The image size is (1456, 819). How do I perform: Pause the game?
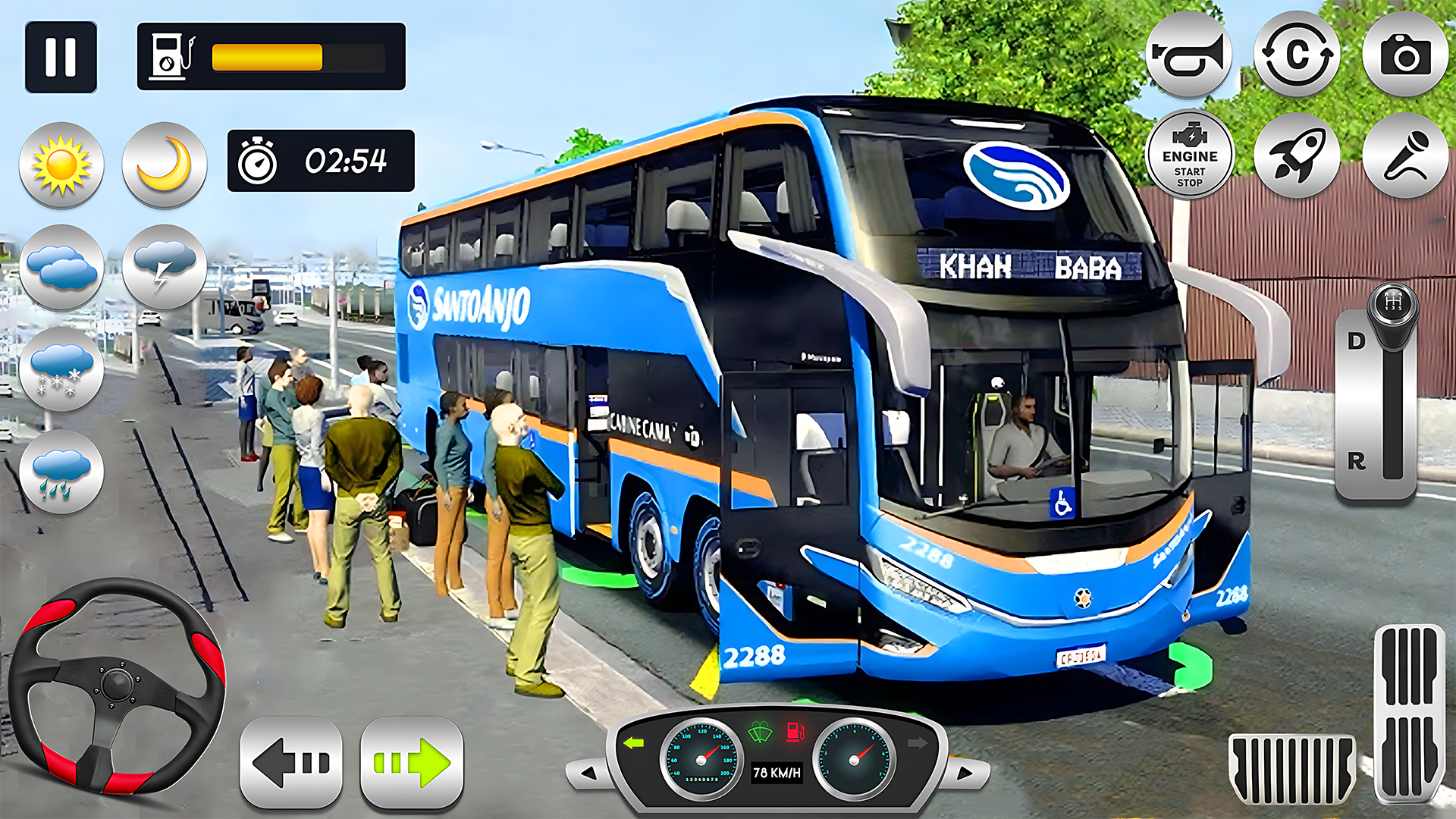click(61, 57)
